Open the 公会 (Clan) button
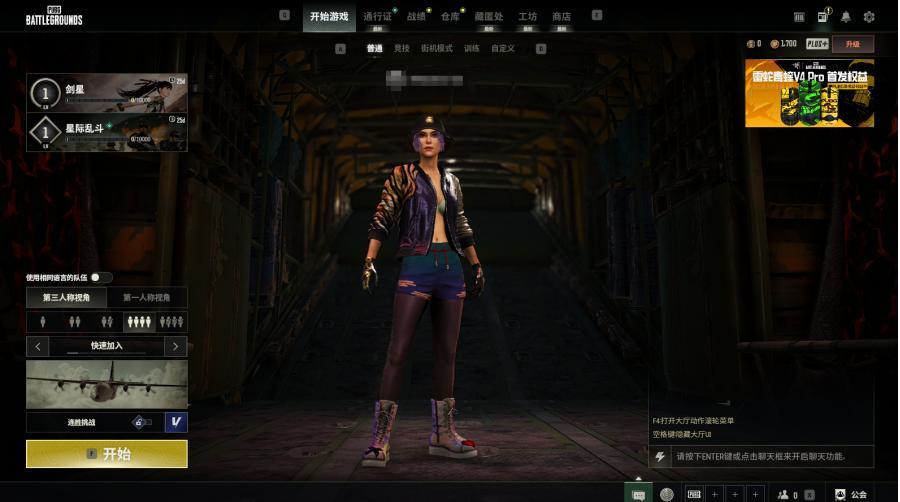This screenshot has height=502, width=900. pos(851,494)
